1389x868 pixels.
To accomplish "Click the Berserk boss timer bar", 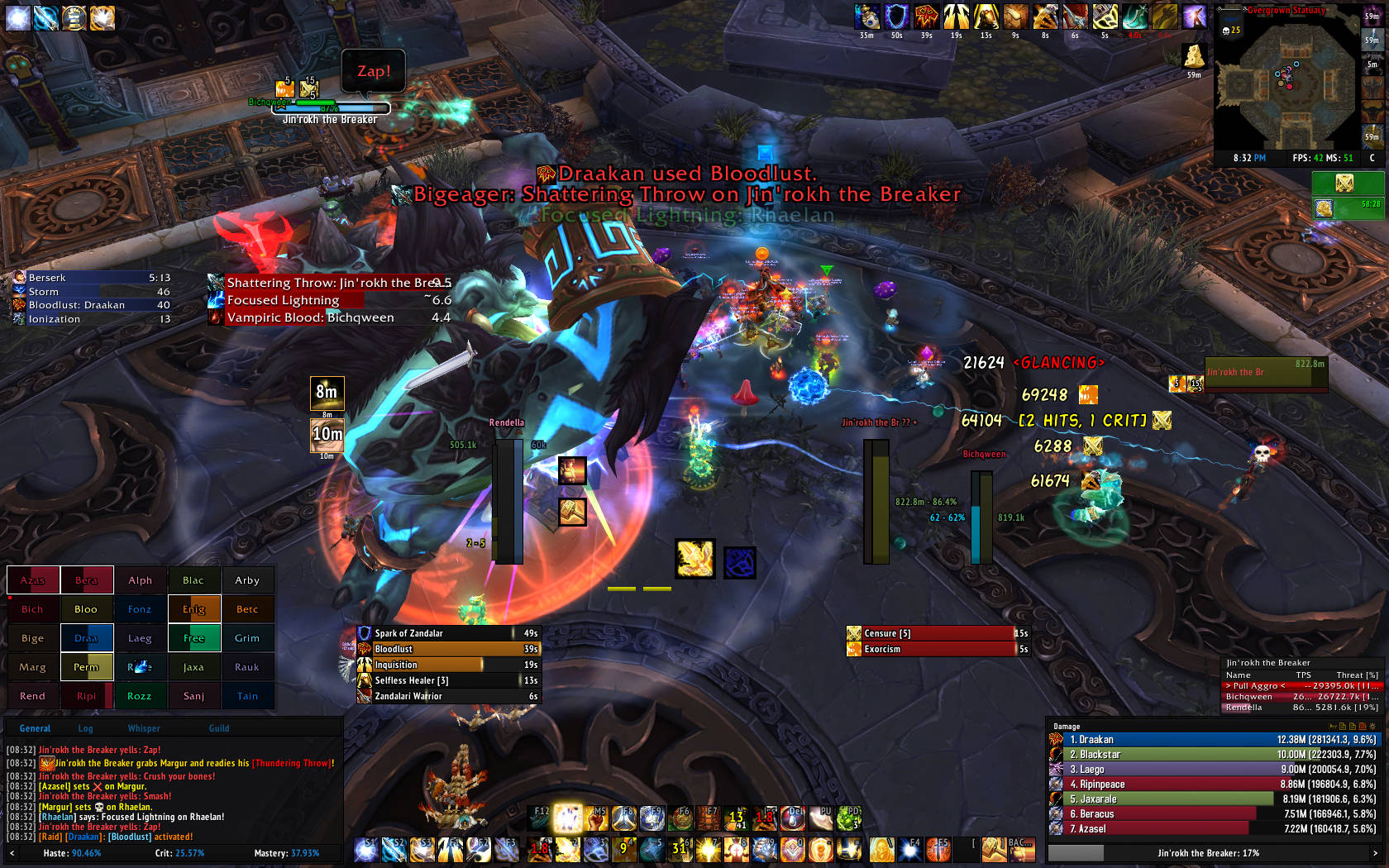I will click(x=91, y=278).
